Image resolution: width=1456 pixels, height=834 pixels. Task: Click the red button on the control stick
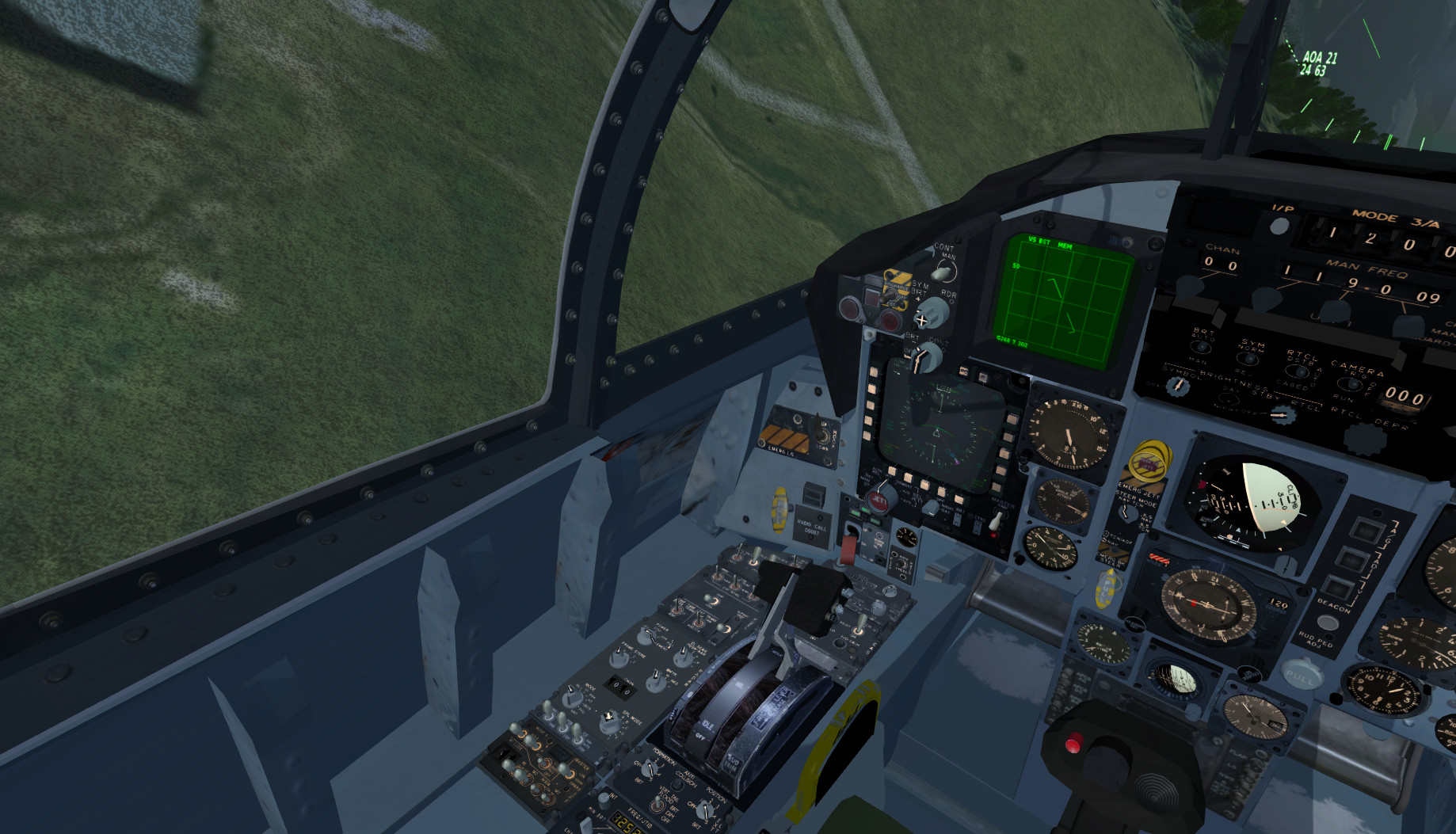1073,743
